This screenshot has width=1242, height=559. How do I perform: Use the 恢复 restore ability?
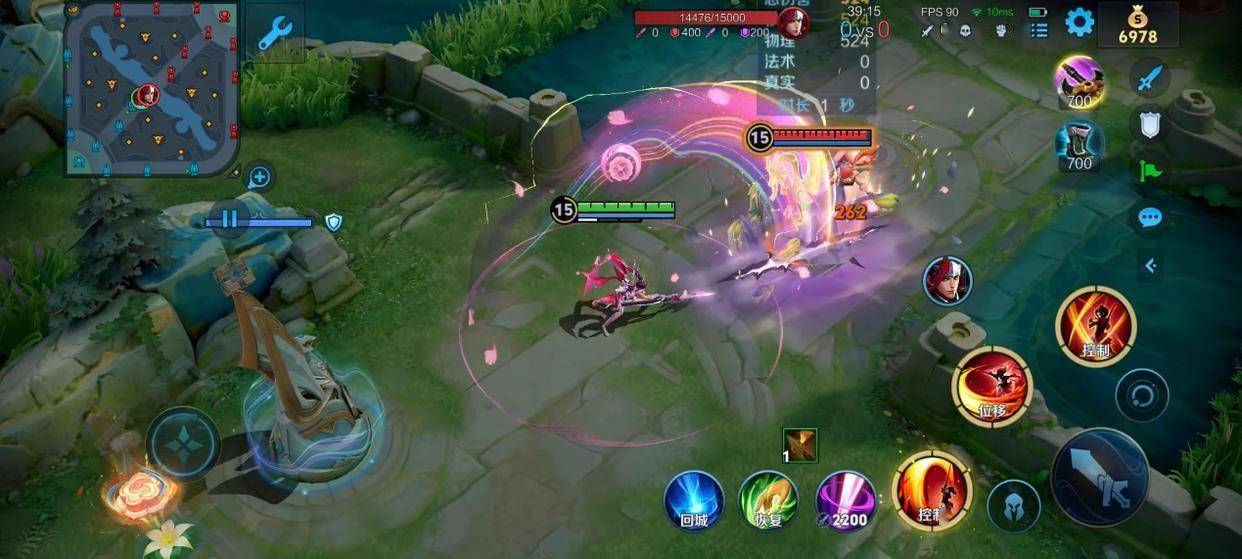coord(767,500)
